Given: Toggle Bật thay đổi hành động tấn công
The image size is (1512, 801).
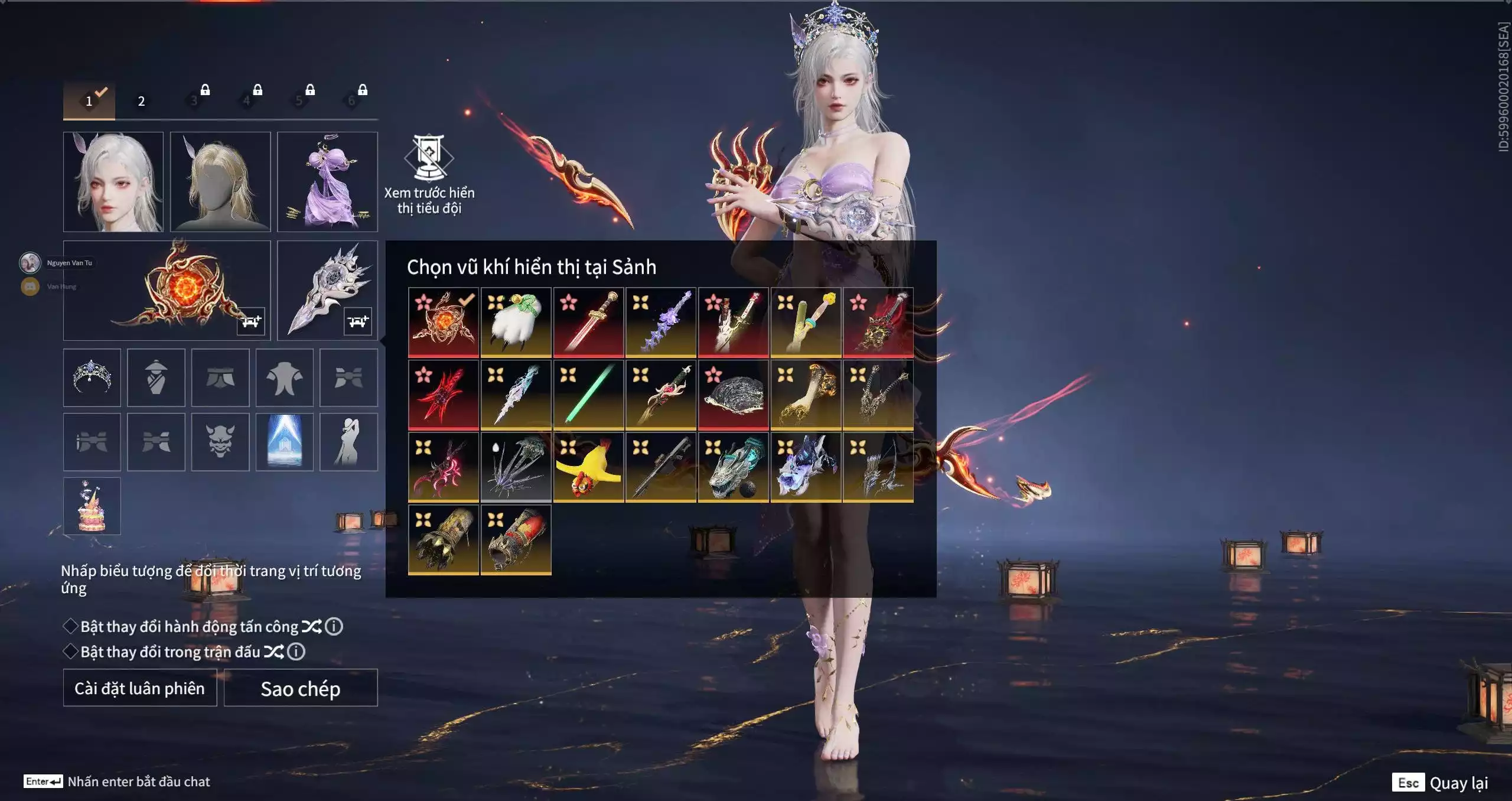Looking at the screenshot, I should click(x=71, y=626).
